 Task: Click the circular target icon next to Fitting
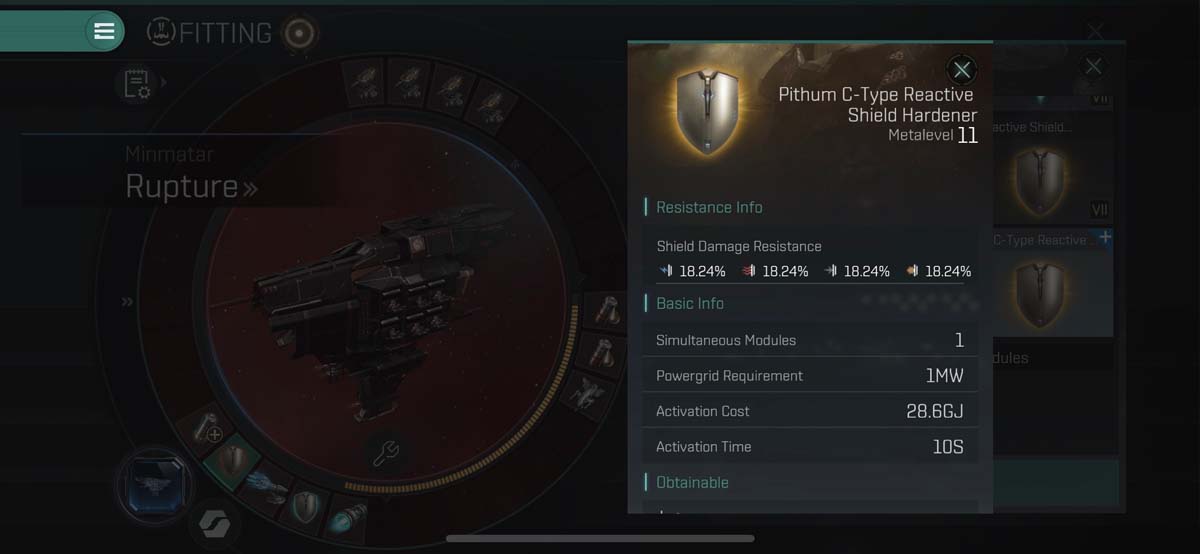(299, 33)
